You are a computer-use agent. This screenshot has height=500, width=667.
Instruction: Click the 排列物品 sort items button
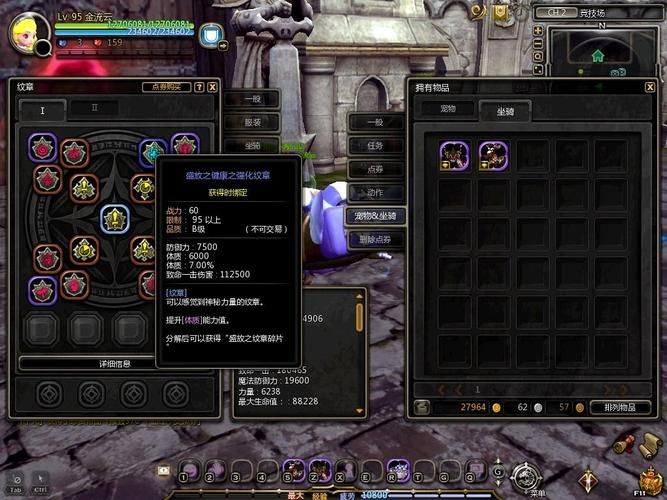[x=622, y=407]
